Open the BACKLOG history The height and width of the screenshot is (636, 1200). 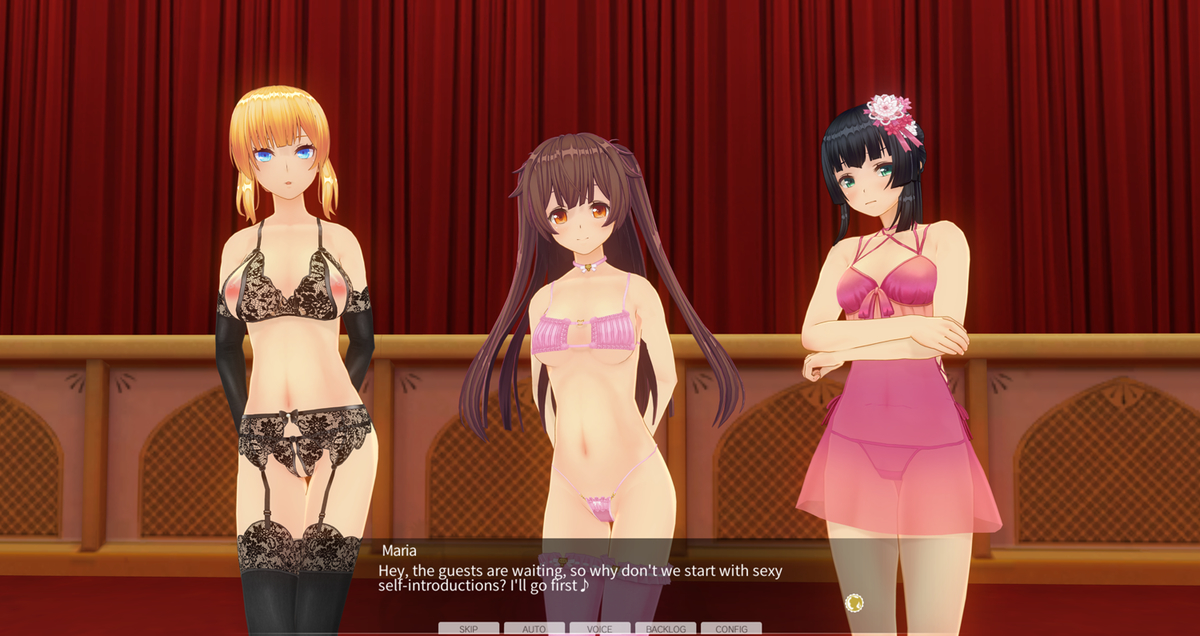coord(665,629)
